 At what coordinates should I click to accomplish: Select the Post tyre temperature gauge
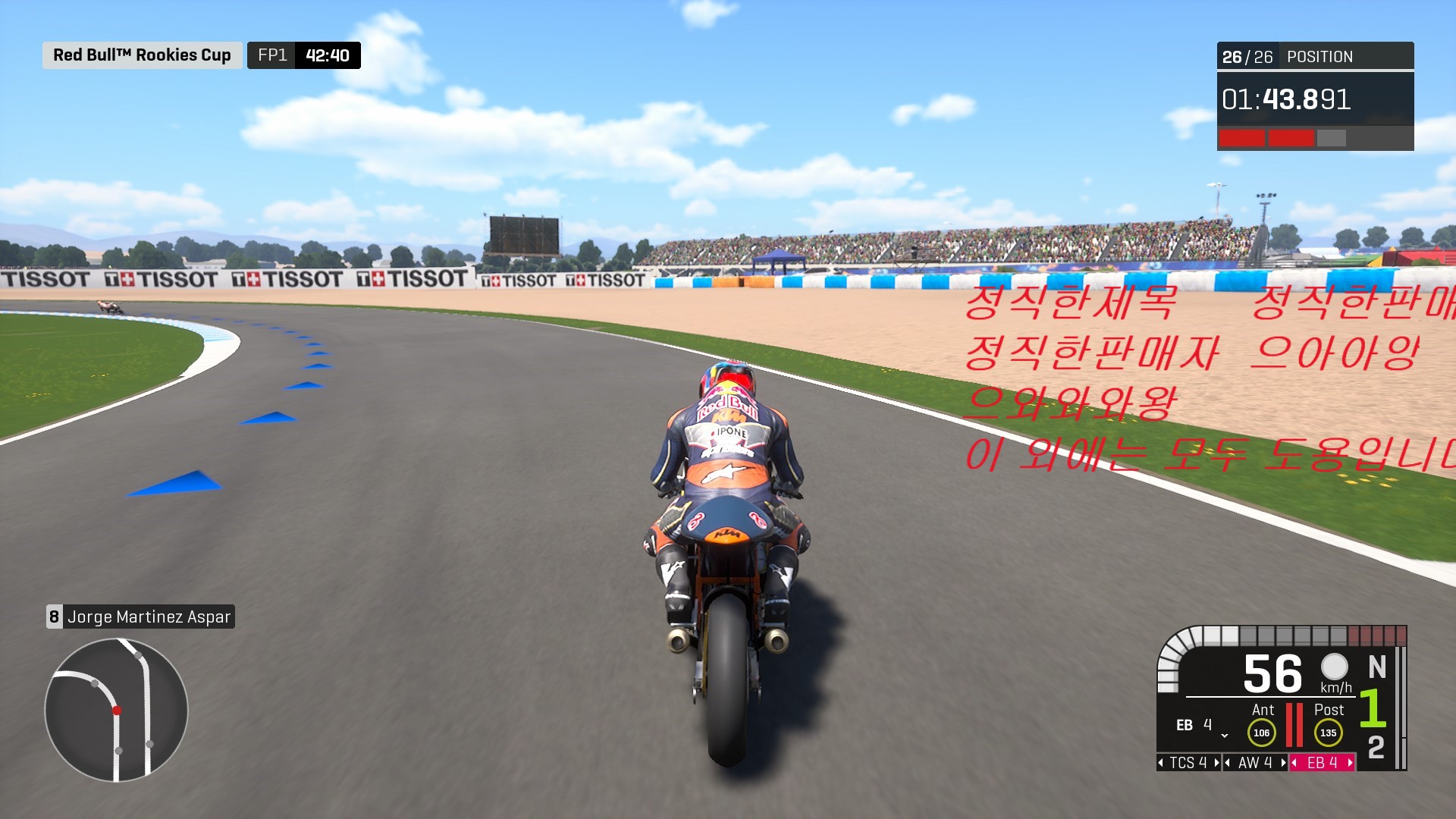(x=1328, y=733)
